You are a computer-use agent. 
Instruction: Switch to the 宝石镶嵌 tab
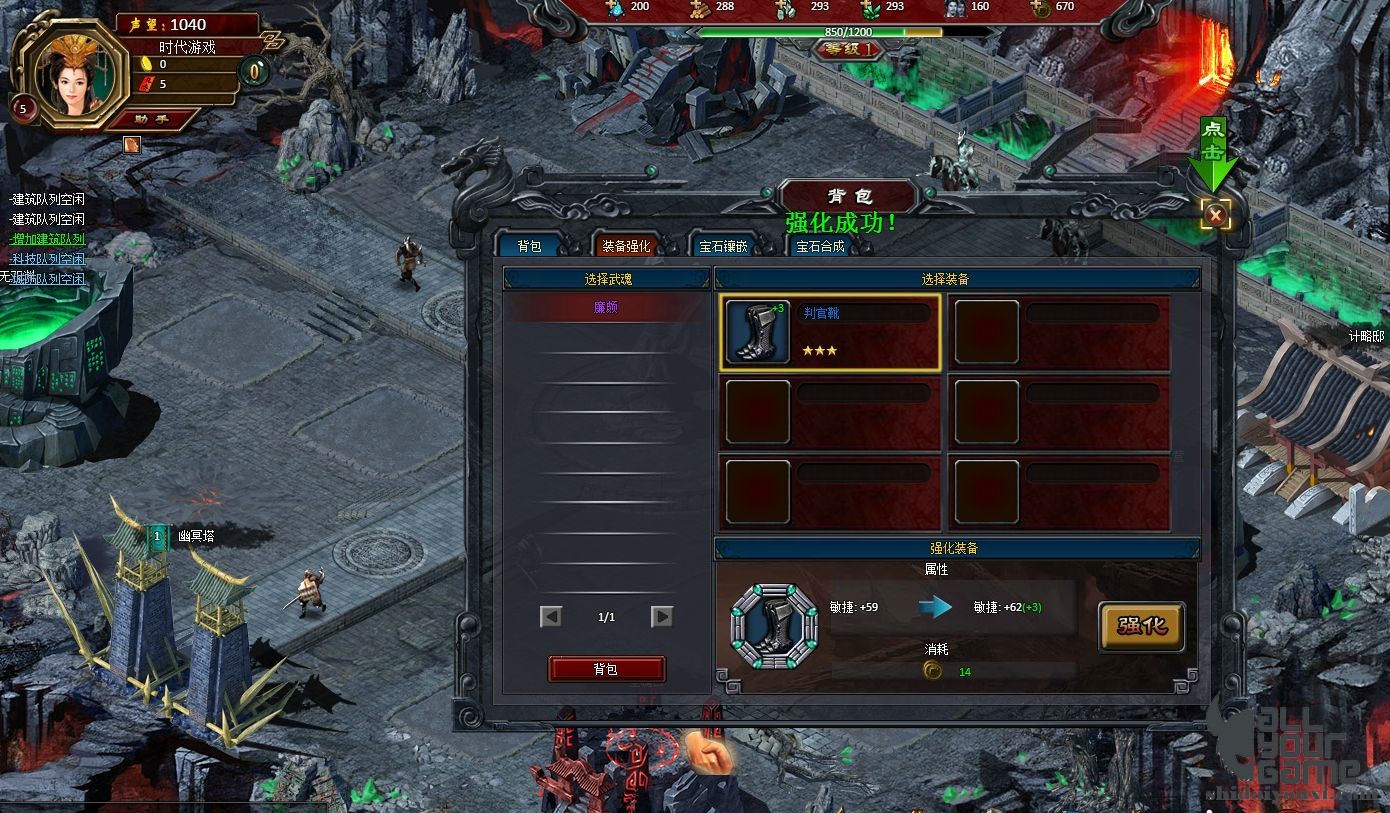coord(723,246)
